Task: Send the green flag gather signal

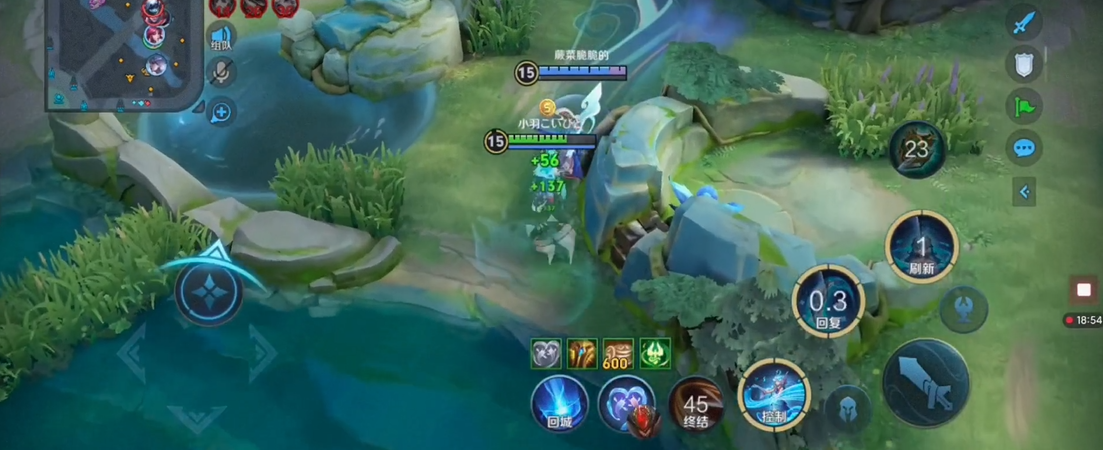Action: point(1023,106)
